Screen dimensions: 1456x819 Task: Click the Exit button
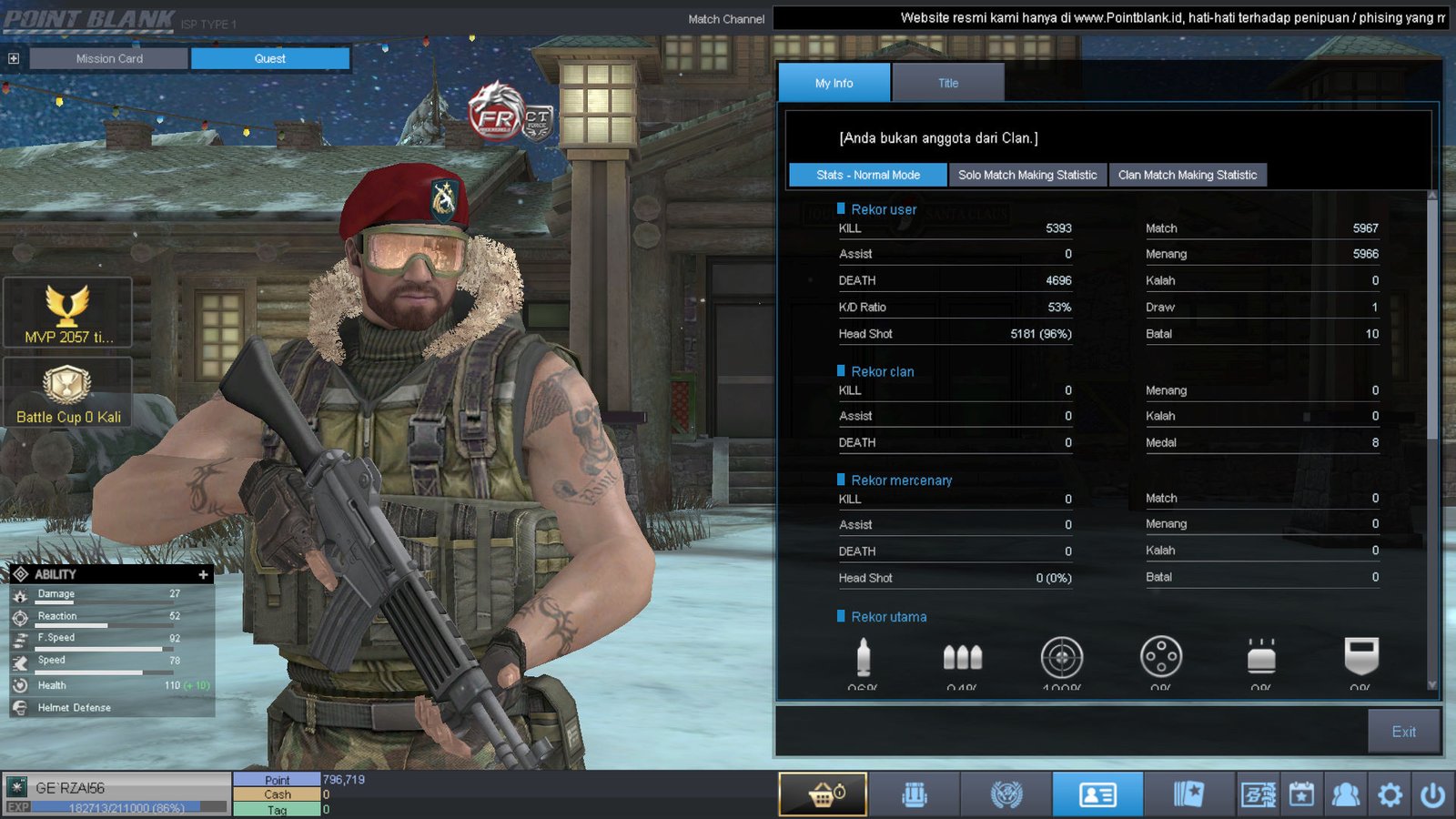pyautogui.click(x=1403, y=732)
